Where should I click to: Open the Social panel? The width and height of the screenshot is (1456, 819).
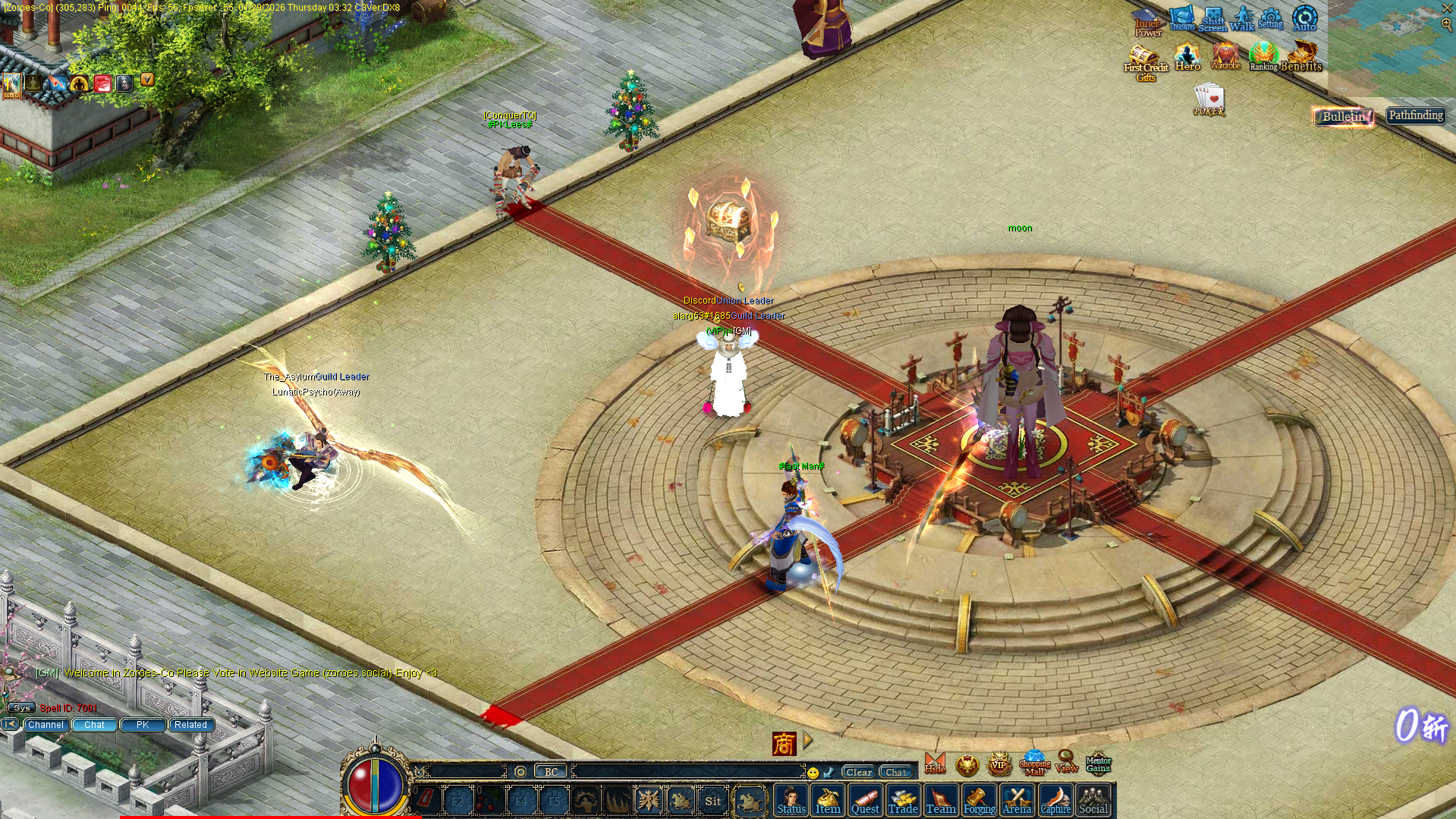(1093, 801)
